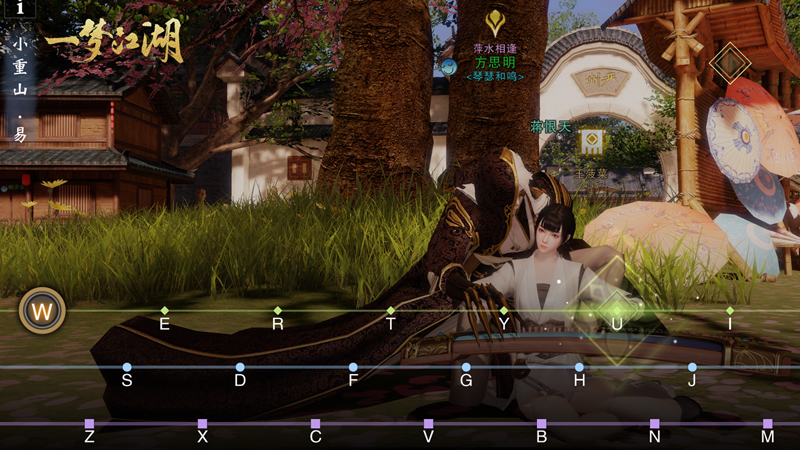Play the purple square note Z

[89, 424]
